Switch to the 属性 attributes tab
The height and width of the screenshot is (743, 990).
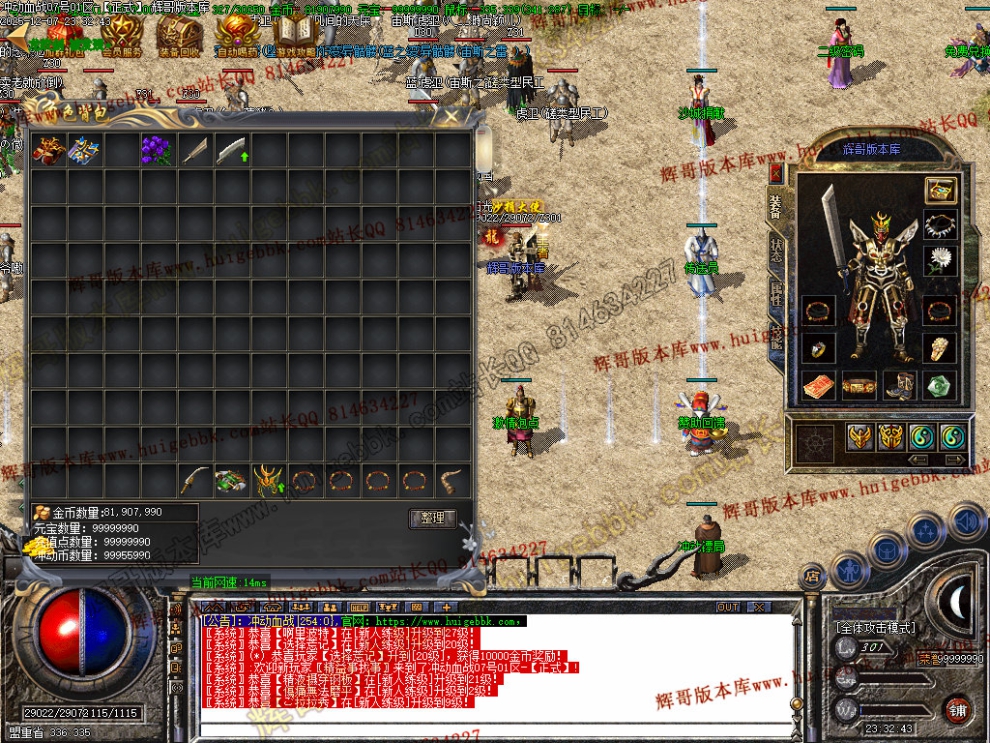point(776,295)
